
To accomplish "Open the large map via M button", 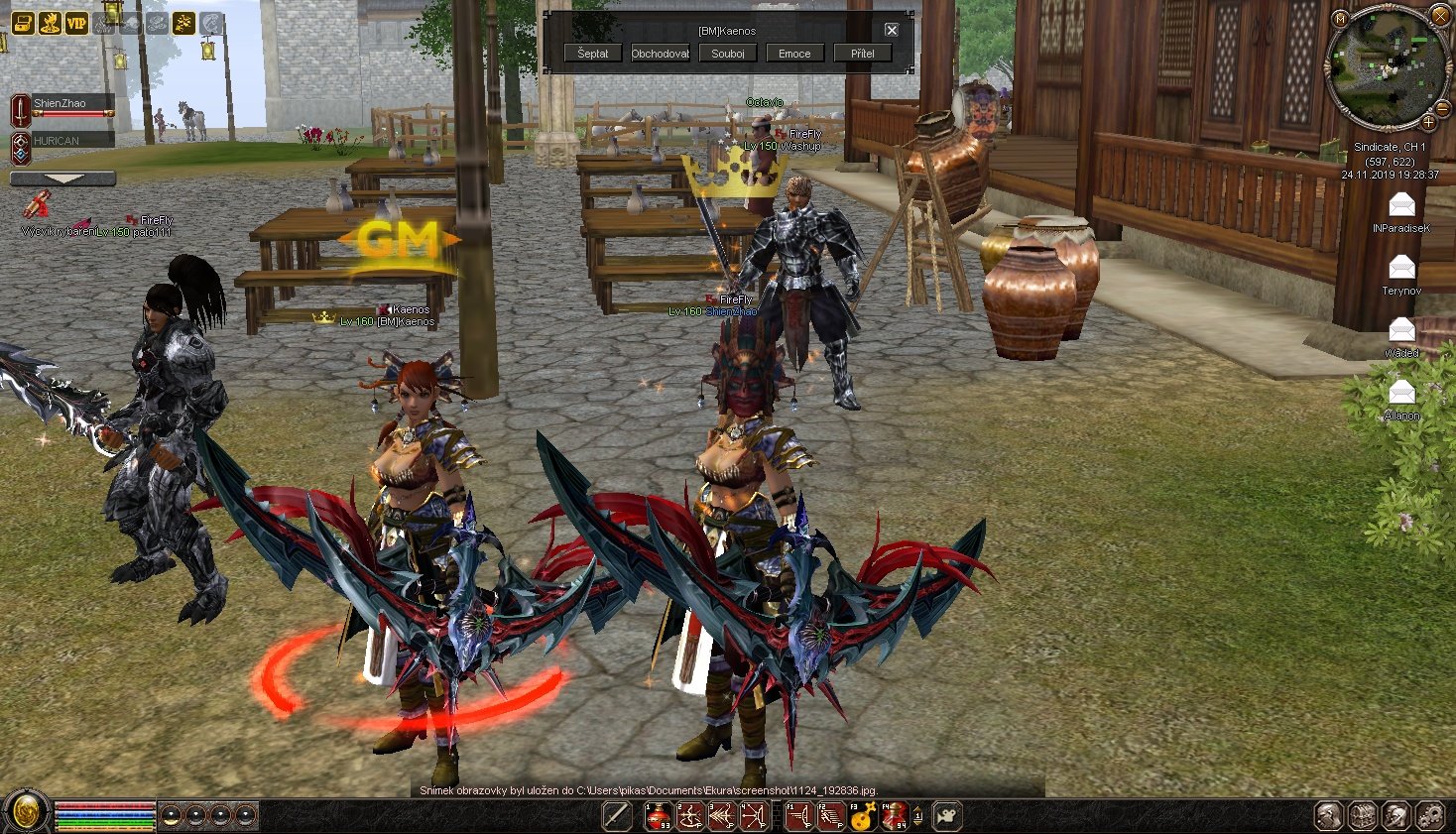I will (x=1340, y=18).
